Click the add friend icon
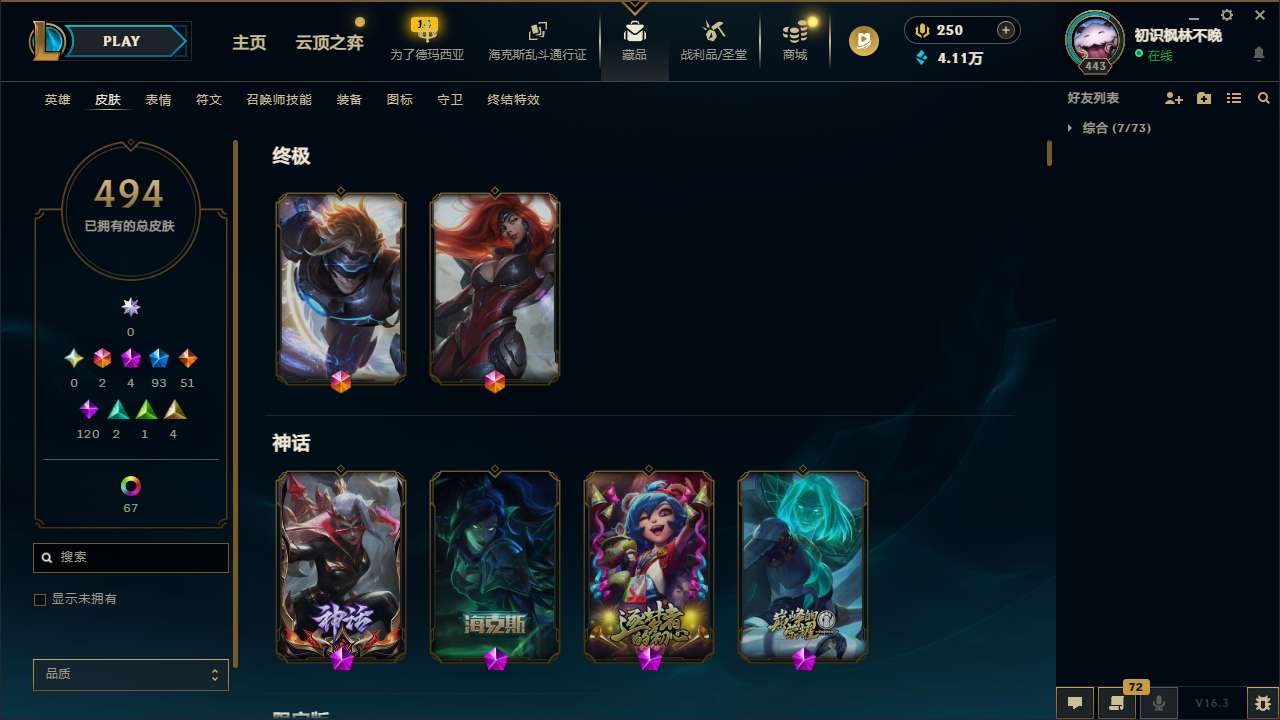Screen dimensions: 1280x720 click(x=1174, y=98)
